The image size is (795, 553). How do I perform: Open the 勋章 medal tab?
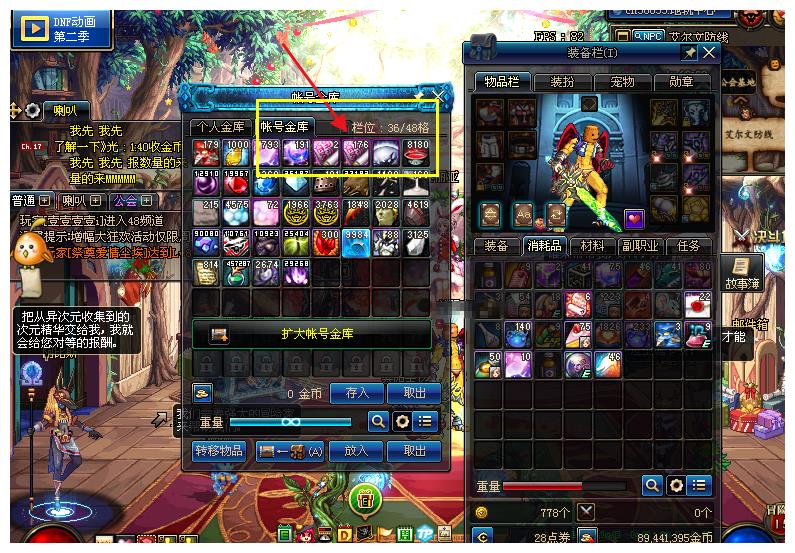681,82
